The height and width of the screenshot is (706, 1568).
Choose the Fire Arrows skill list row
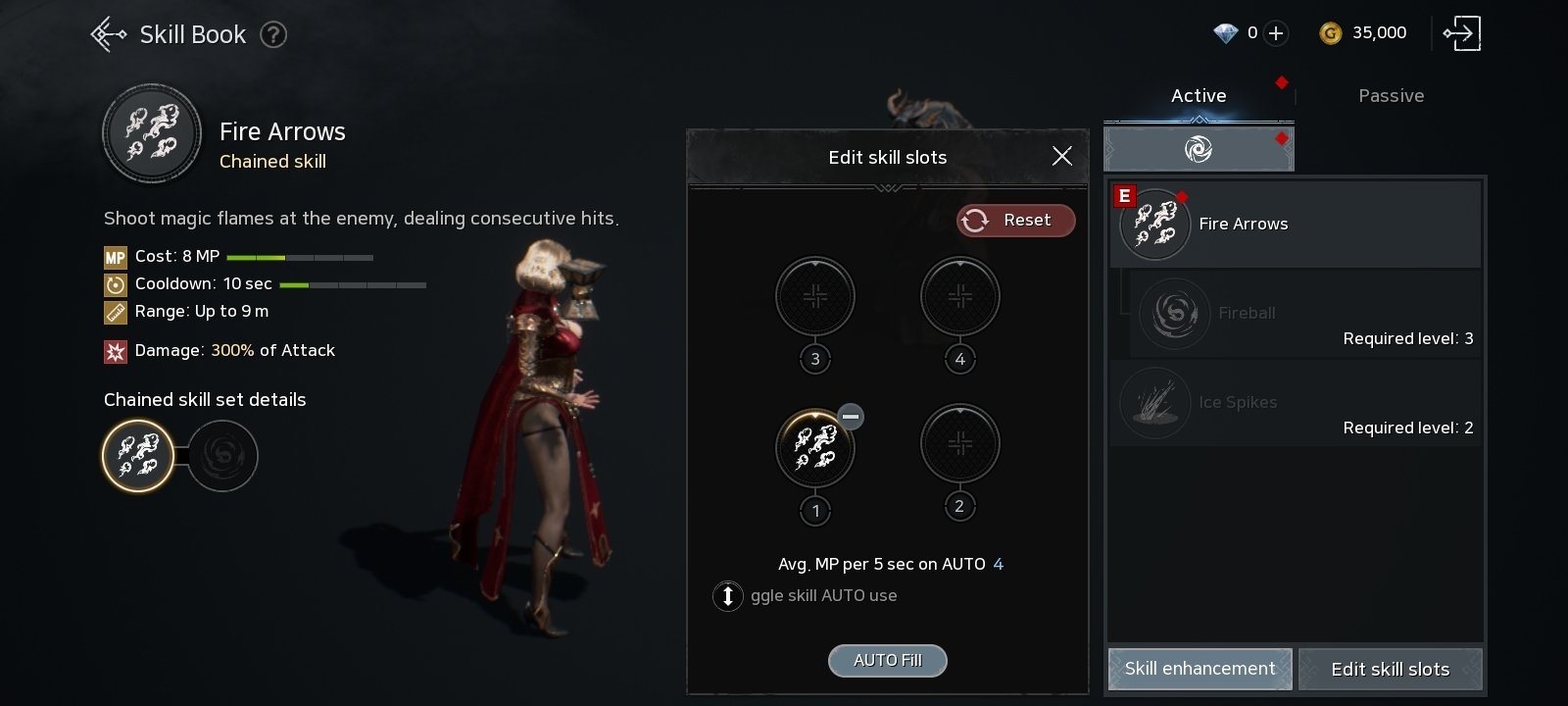pos(1295,225)
